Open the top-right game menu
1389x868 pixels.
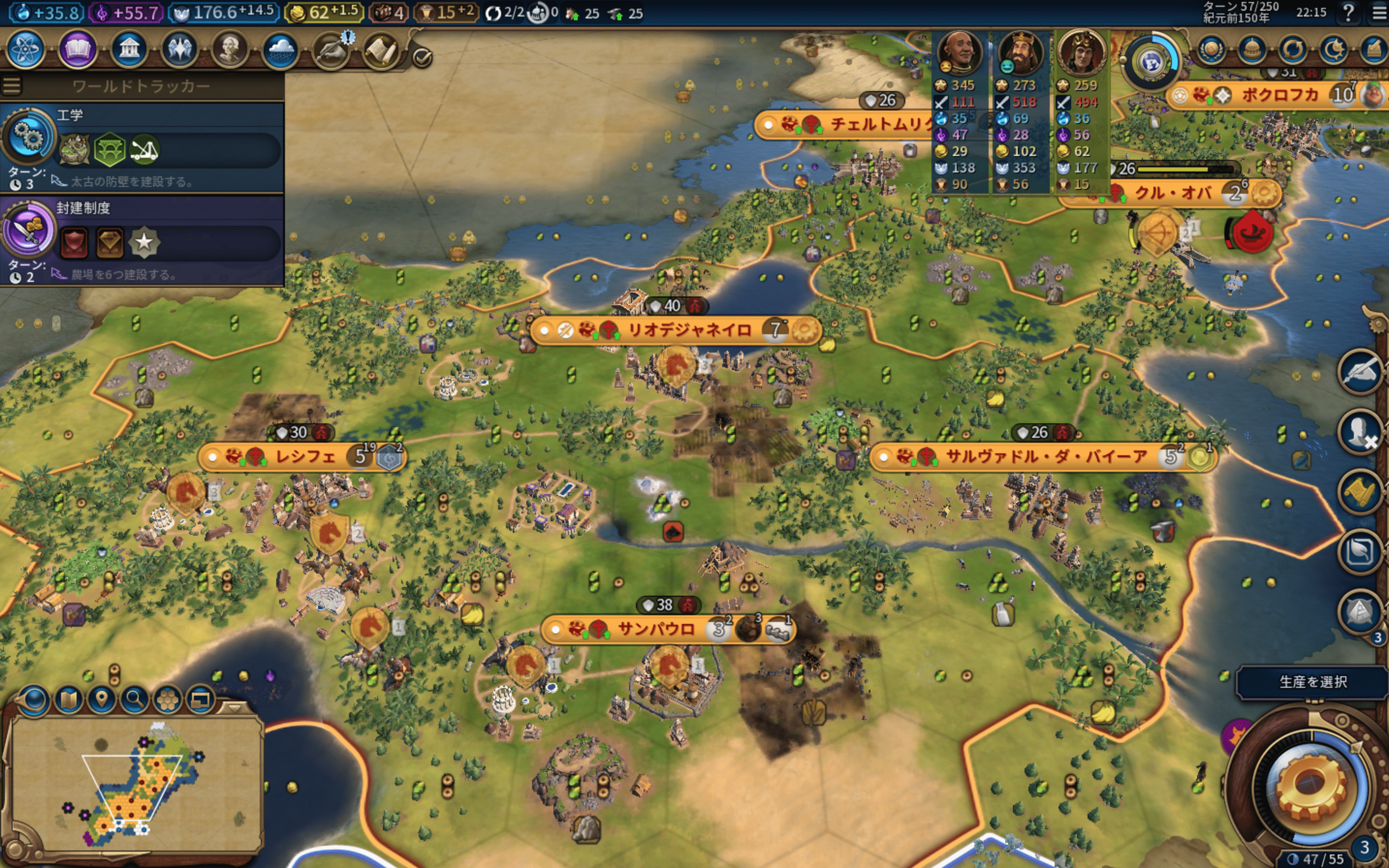click(x=1380, y=12)
